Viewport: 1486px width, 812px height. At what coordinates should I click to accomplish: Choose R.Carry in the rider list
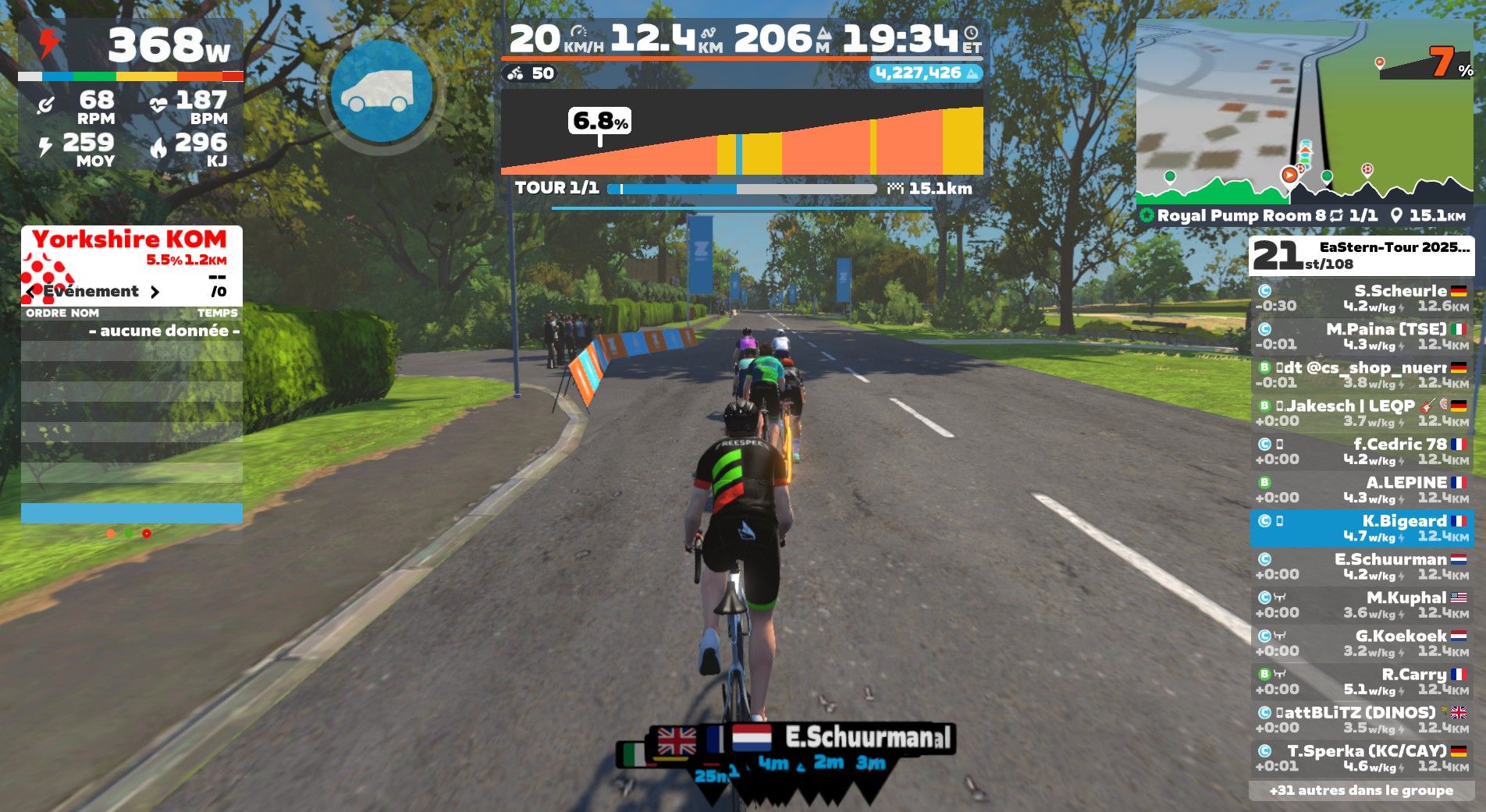tap(1361, 681)
